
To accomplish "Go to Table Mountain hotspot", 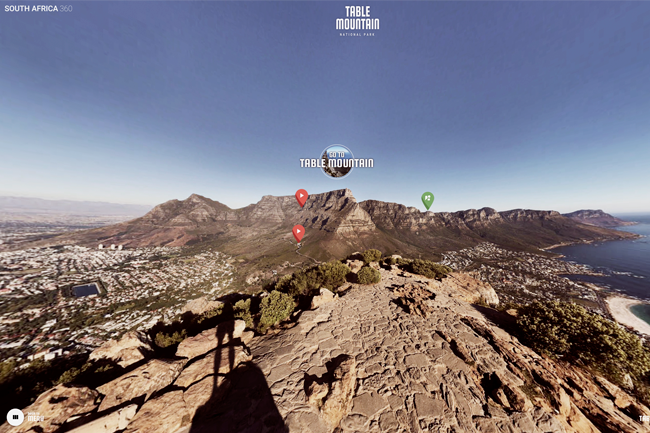I will [x=337, y=160].
